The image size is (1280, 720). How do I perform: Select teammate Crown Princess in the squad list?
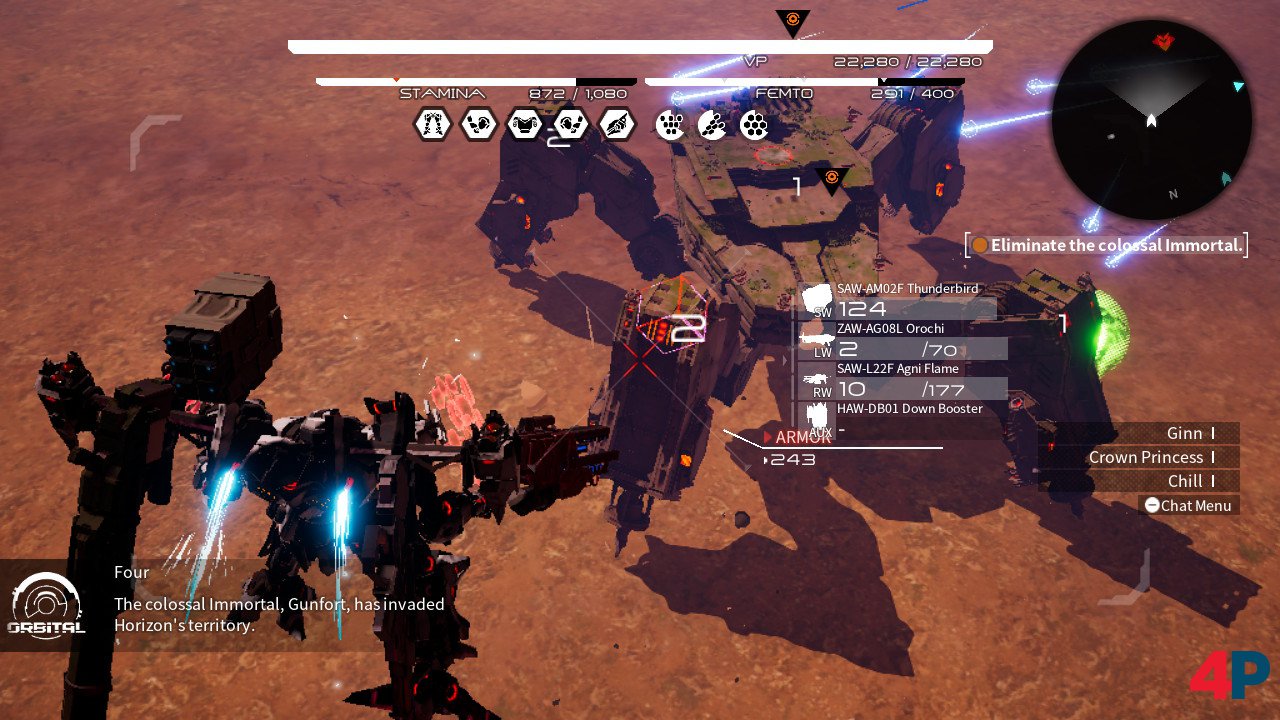[1140, 457]
